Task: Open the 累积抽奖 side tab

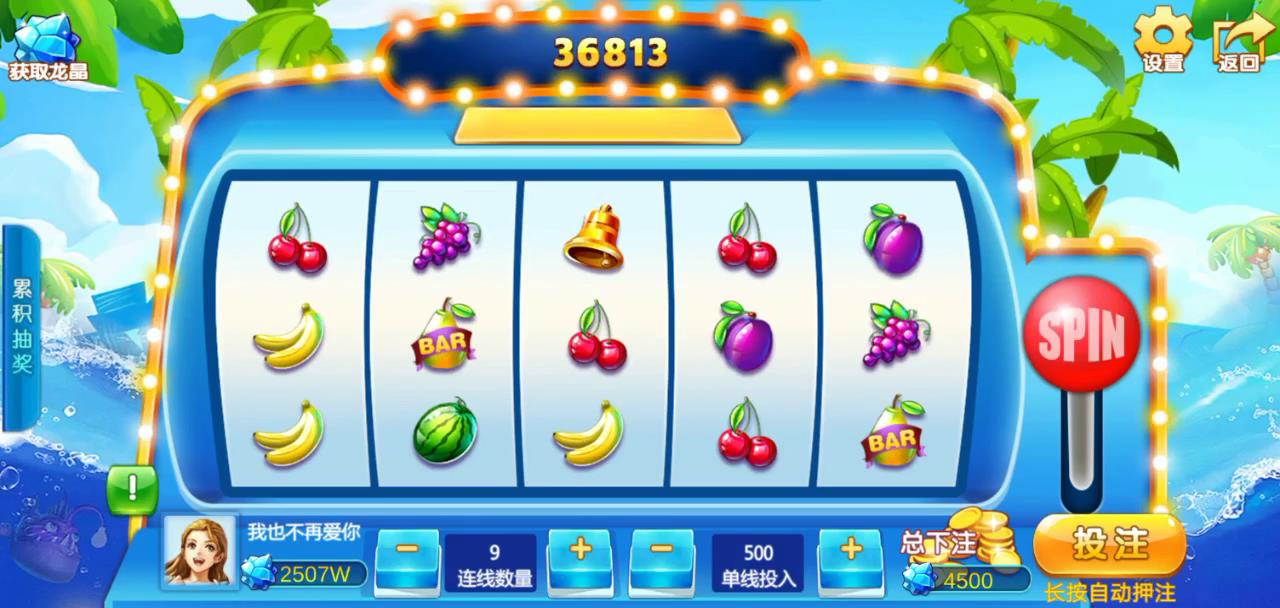Action: coord(22,326)
